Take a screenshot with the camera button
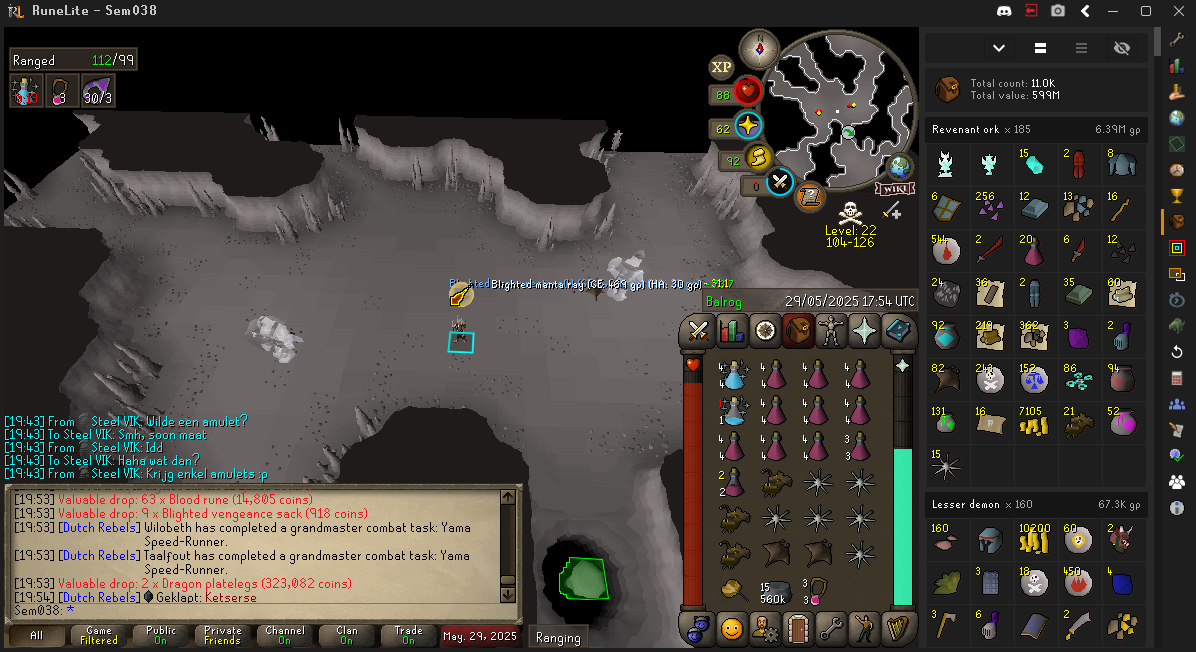This screenshot has width=1196, height=652. tap(1057, 11)
